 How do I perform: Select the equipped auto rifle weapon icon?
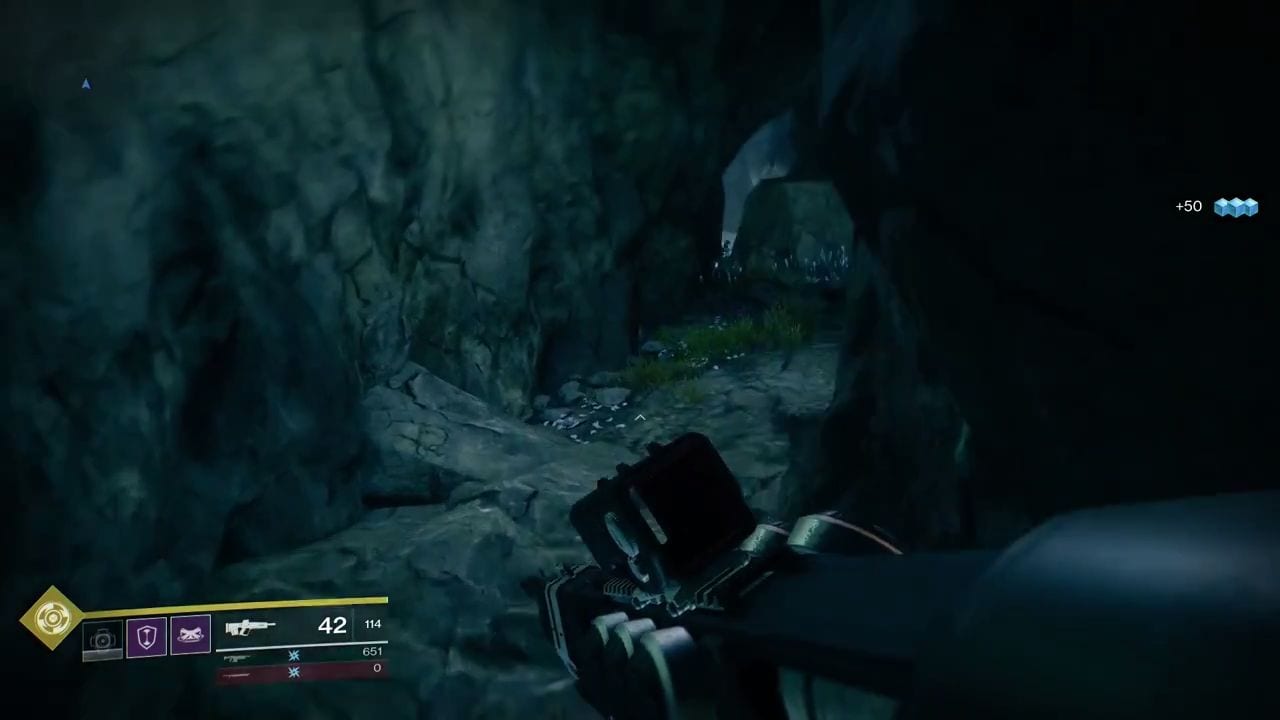(x=250, y=628)
